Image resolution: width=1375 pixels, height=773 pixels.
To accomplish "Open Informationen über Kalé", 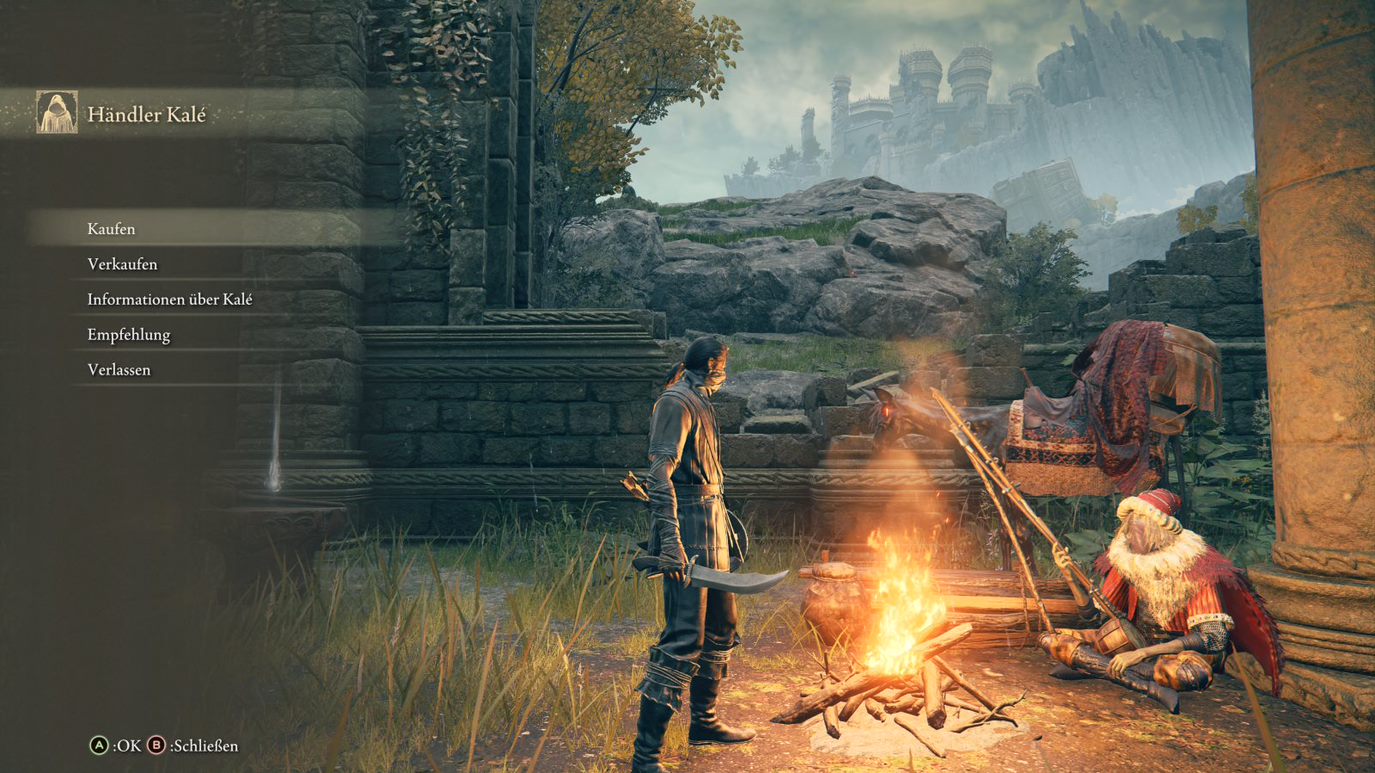I will 169,298.
